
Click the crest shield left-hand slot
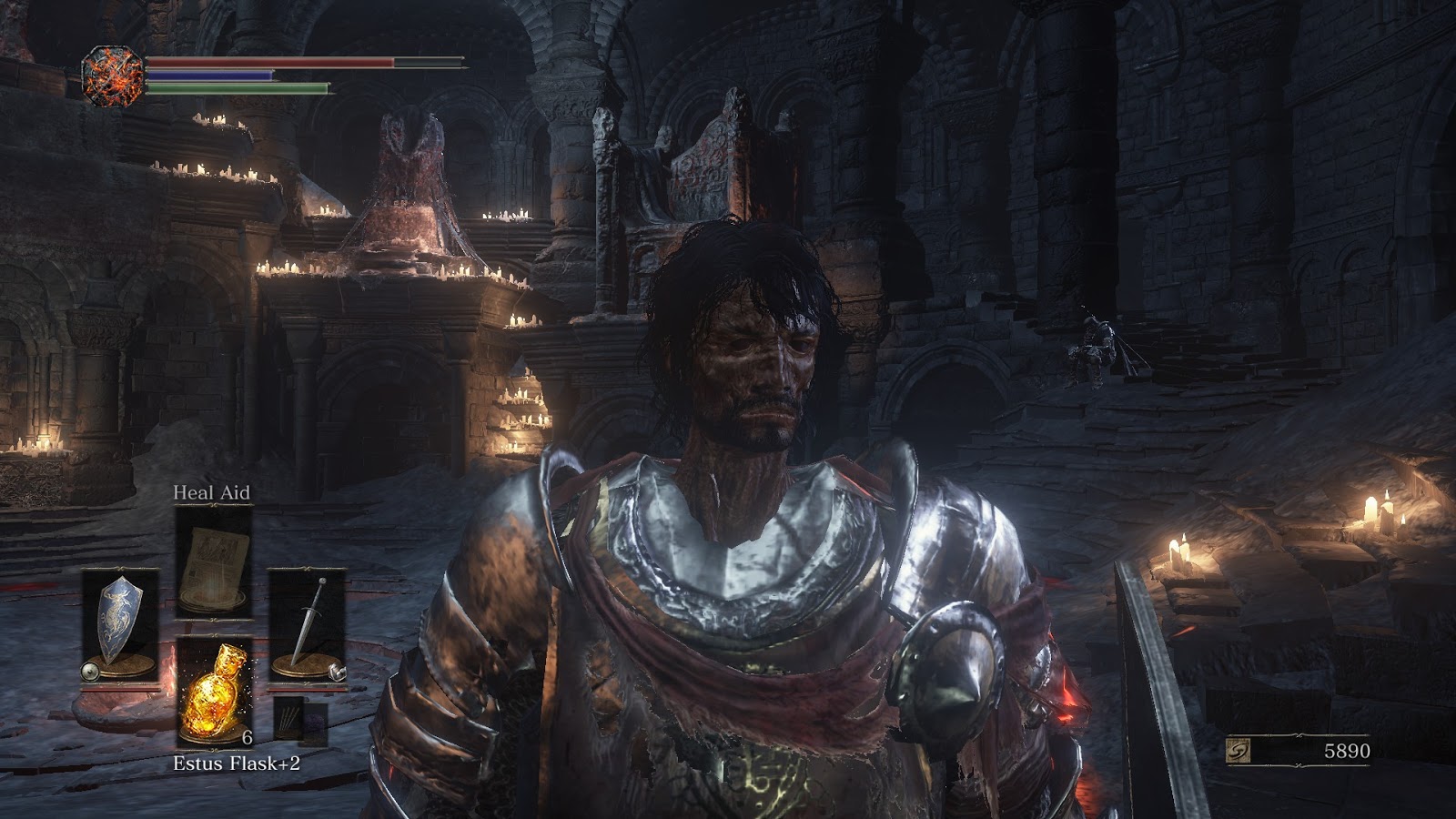point(120,625)
